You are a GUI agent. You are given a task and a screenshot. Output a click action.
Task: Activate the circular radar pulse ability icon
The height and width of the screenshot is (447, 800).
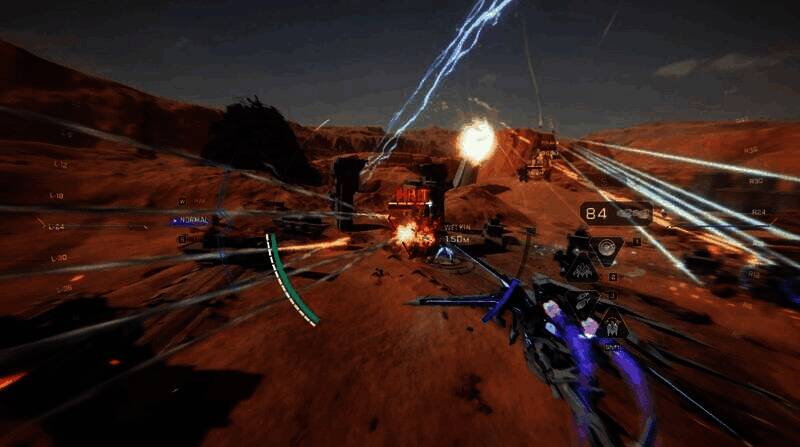point(604,248)
